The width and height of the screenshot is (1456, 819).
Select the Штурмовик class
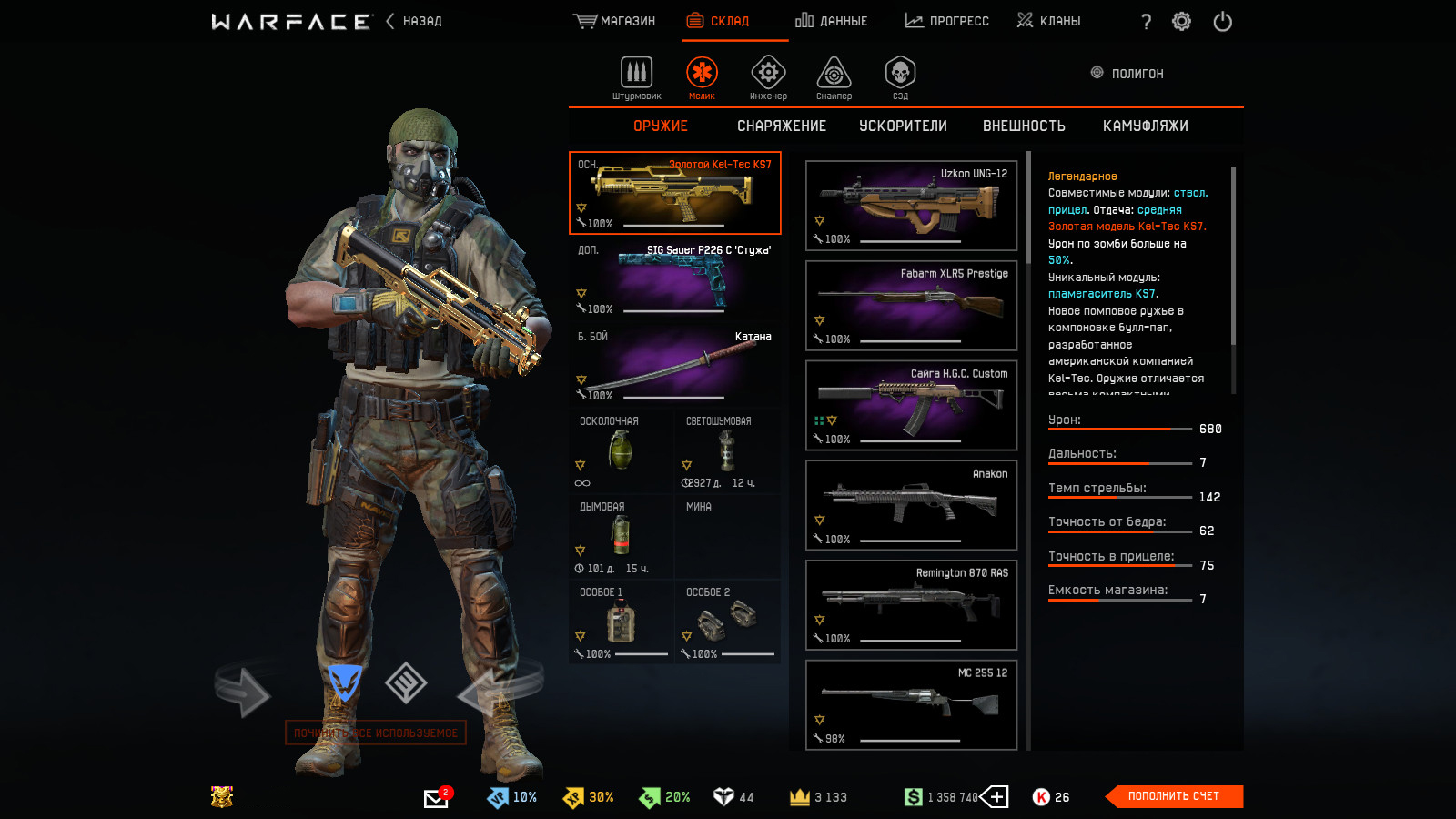click(x=636, y=77)
